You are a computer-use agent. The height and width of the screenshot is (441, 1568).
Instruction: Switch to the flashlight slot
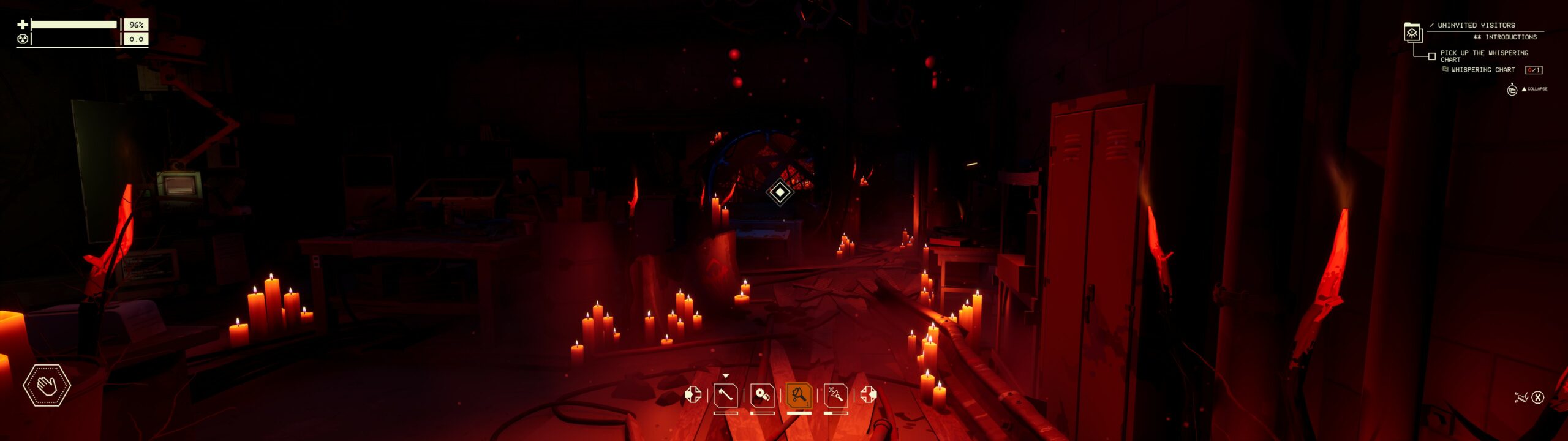pyautogui.click(x=835, y=395)
